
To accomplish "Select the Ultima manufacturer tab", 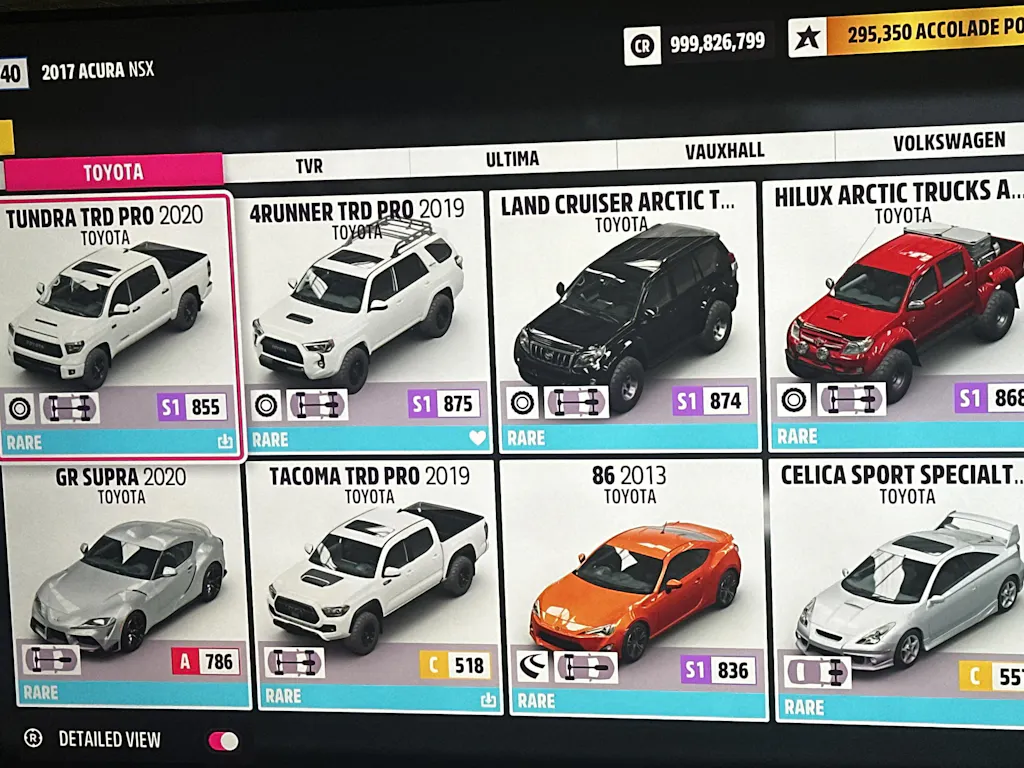I will tap(512, 159).
